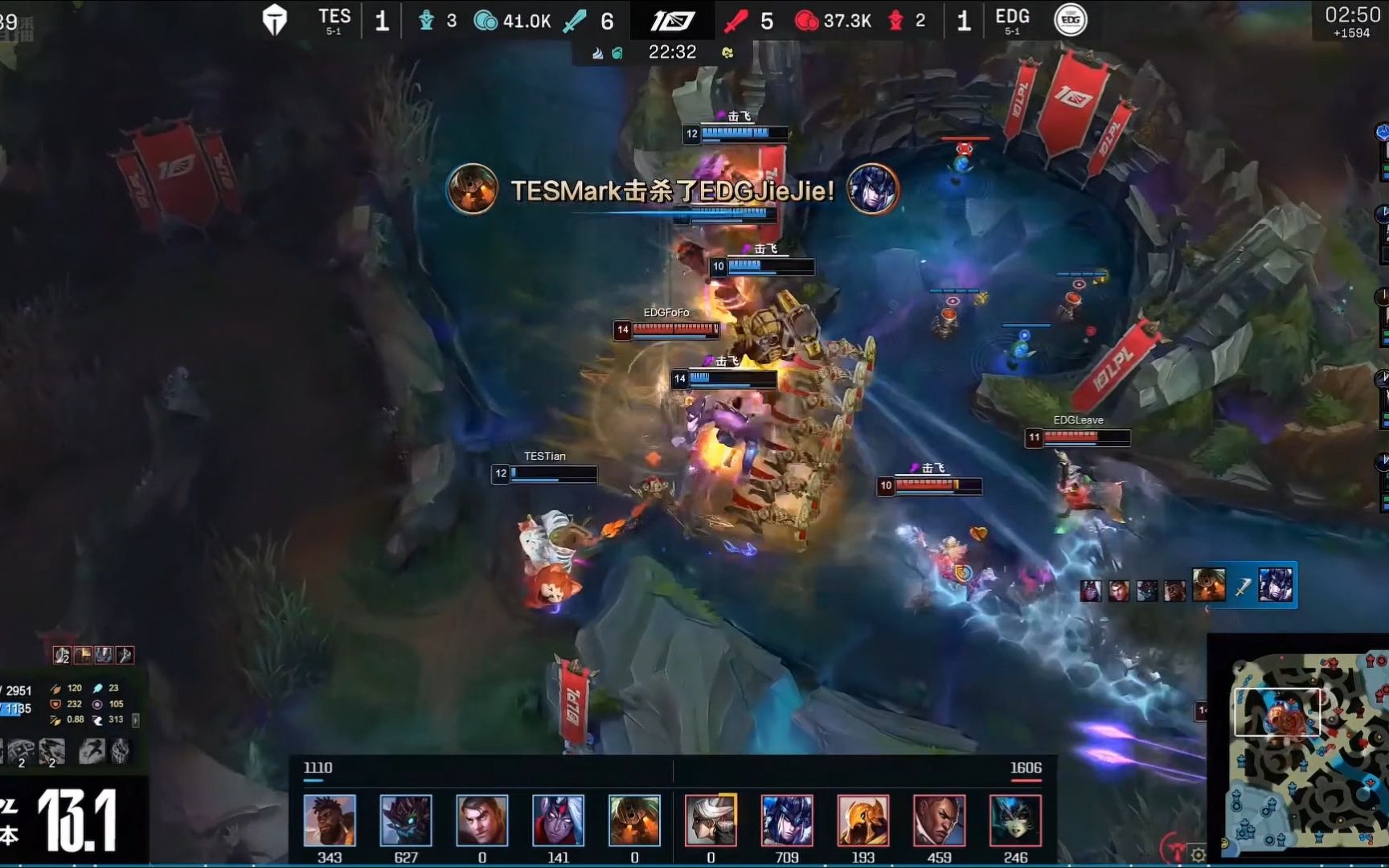Expand the champion stats panel arrow
The image size is (1389, 868).
pos(135,720)
